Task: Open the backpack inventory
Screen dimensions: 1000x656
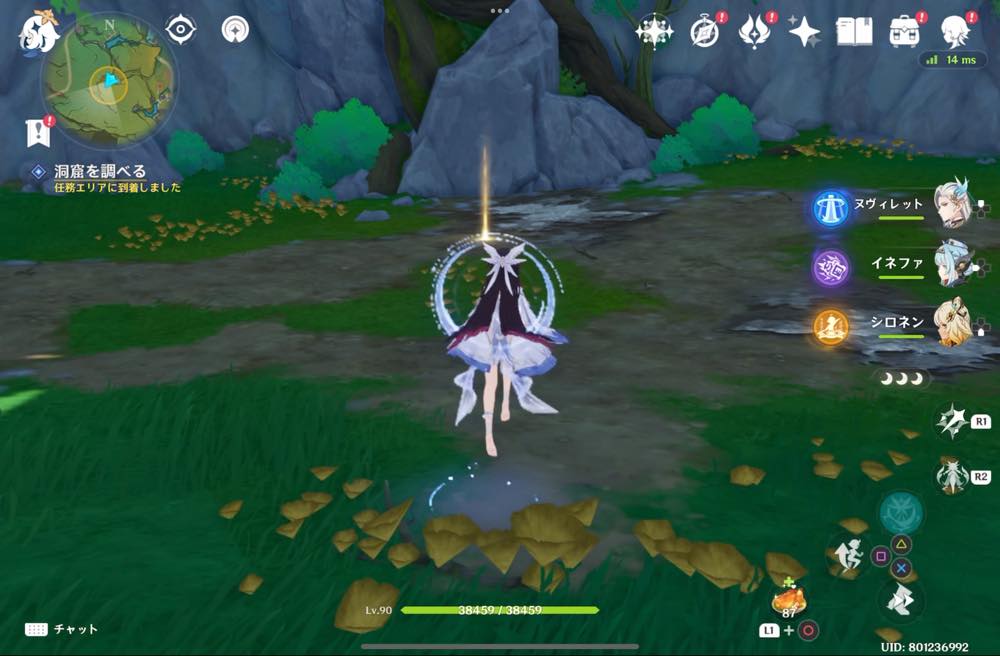Action: tap(905, 32)
